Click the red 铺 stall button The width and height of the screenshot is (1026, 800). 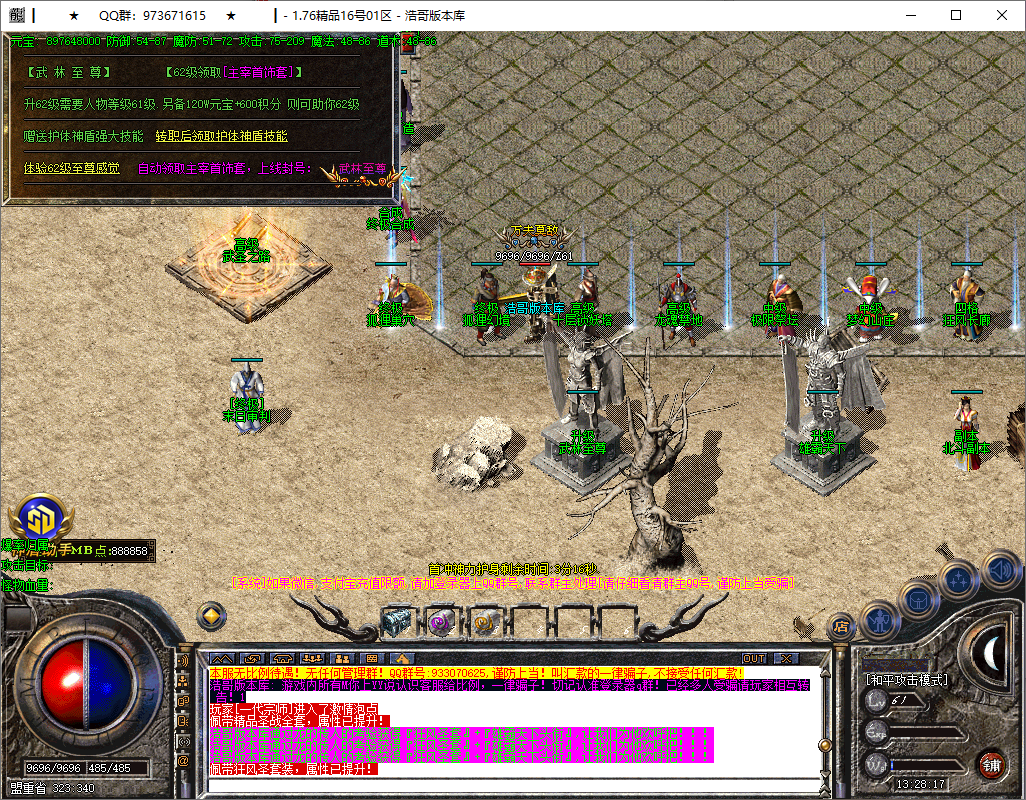click(x=991, y=765)
